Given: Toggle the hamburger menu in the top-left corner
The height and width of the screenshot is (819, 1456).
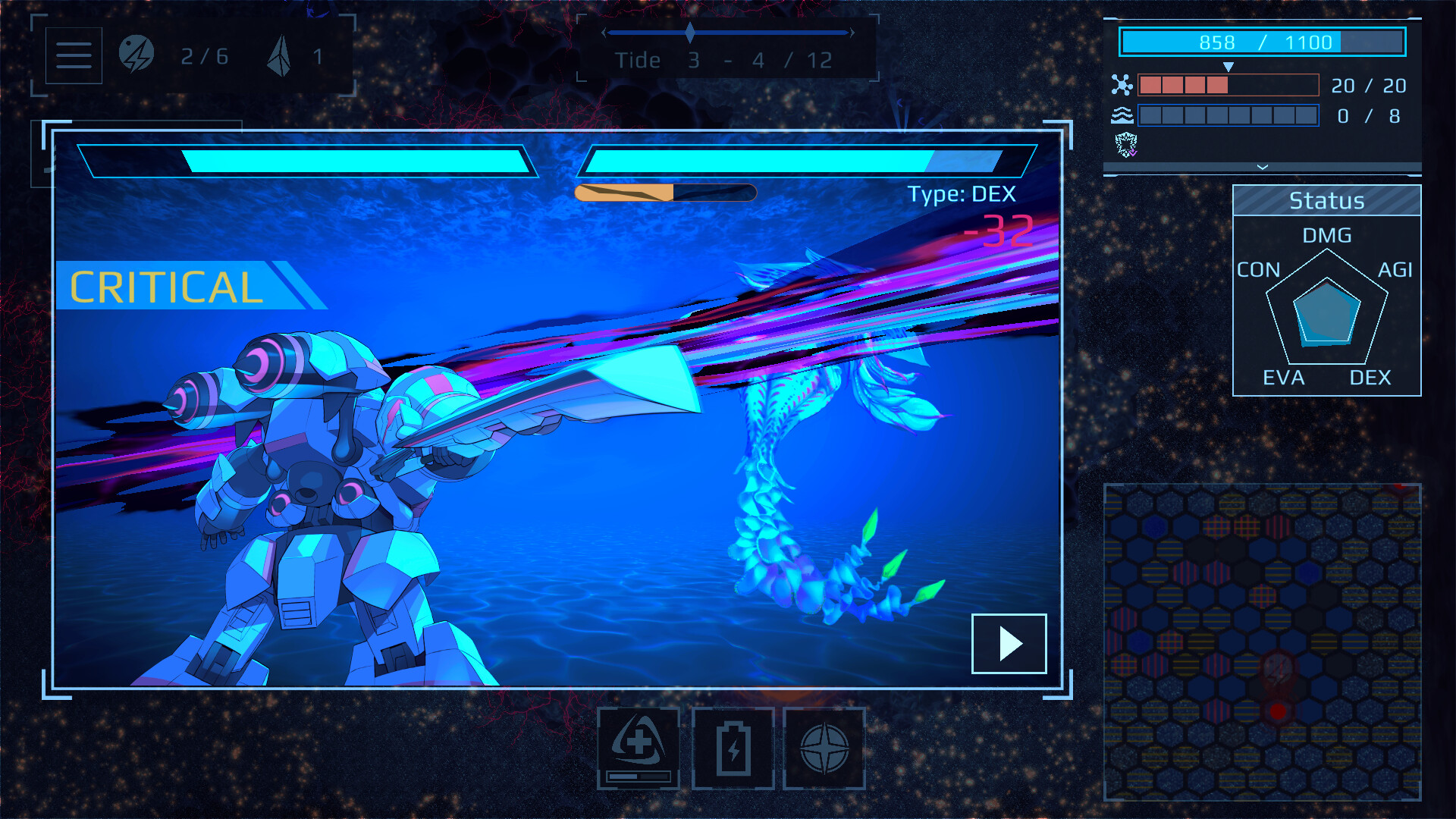Looking at the screenshot, I should point(73,55).
